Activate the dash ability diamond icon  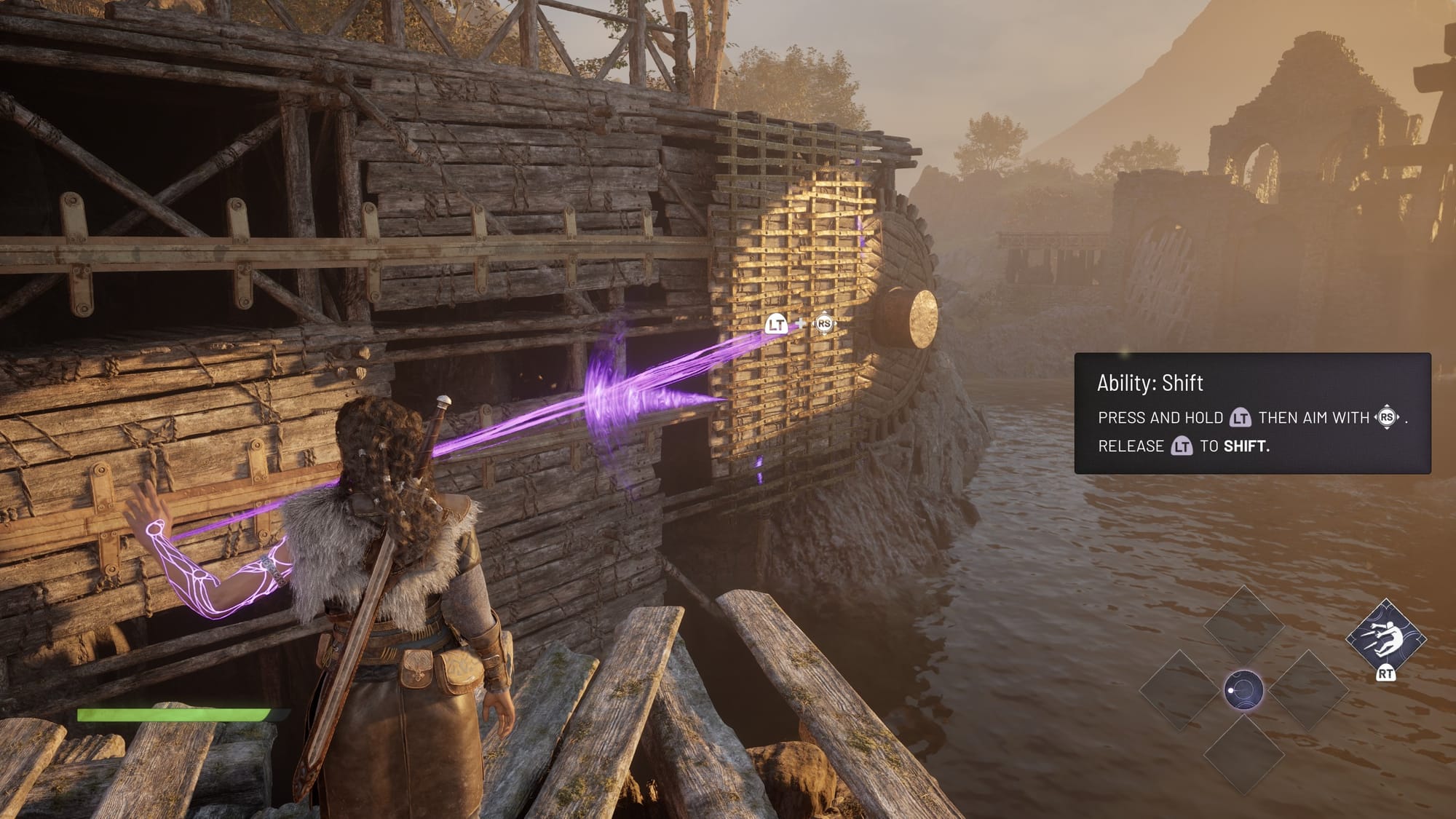[1385, 637]
